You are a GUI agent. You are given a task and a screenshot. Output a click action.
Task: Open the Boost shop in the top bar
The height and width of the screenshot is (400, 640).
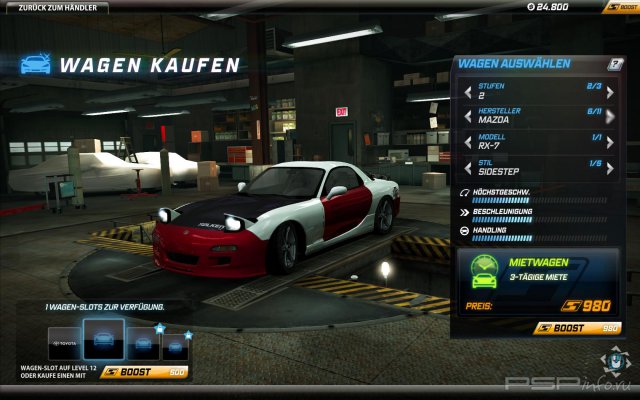pyautogui.click(x=620, y=7)
